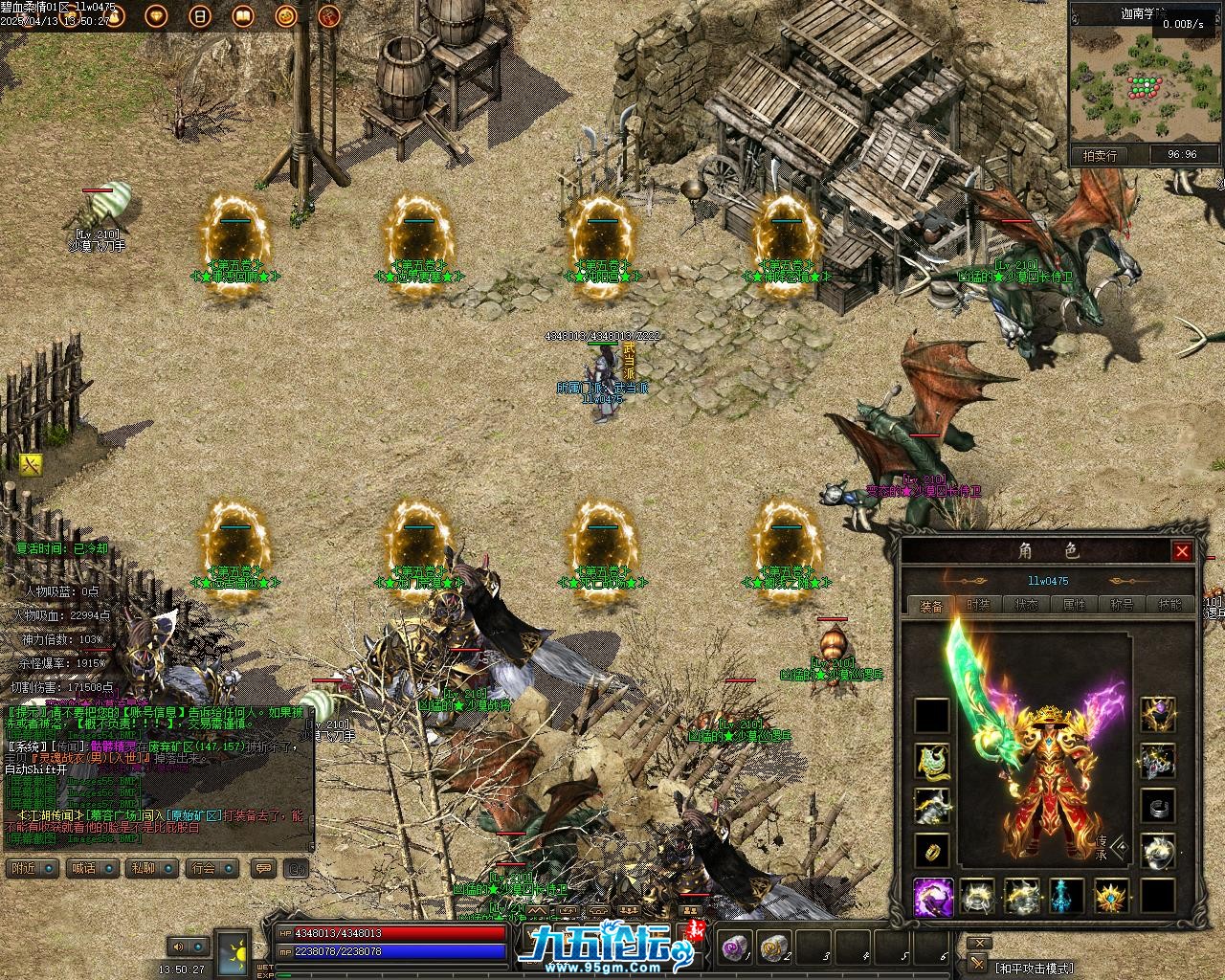Click the crossed swords icon on left edge
1225x980 pixels.
32,465
